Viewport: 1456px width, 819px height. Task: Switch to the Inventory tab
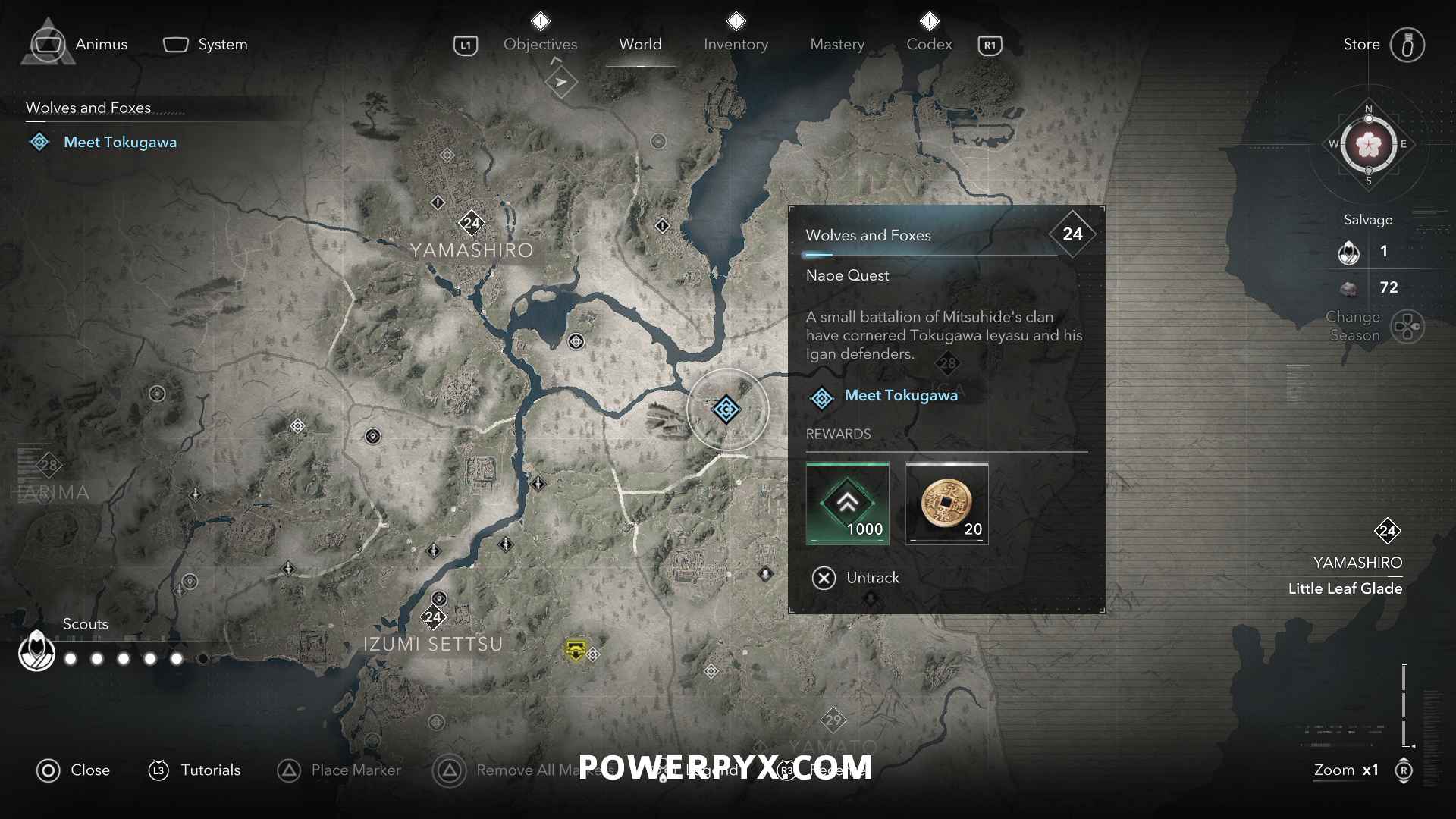pos(736,44)
